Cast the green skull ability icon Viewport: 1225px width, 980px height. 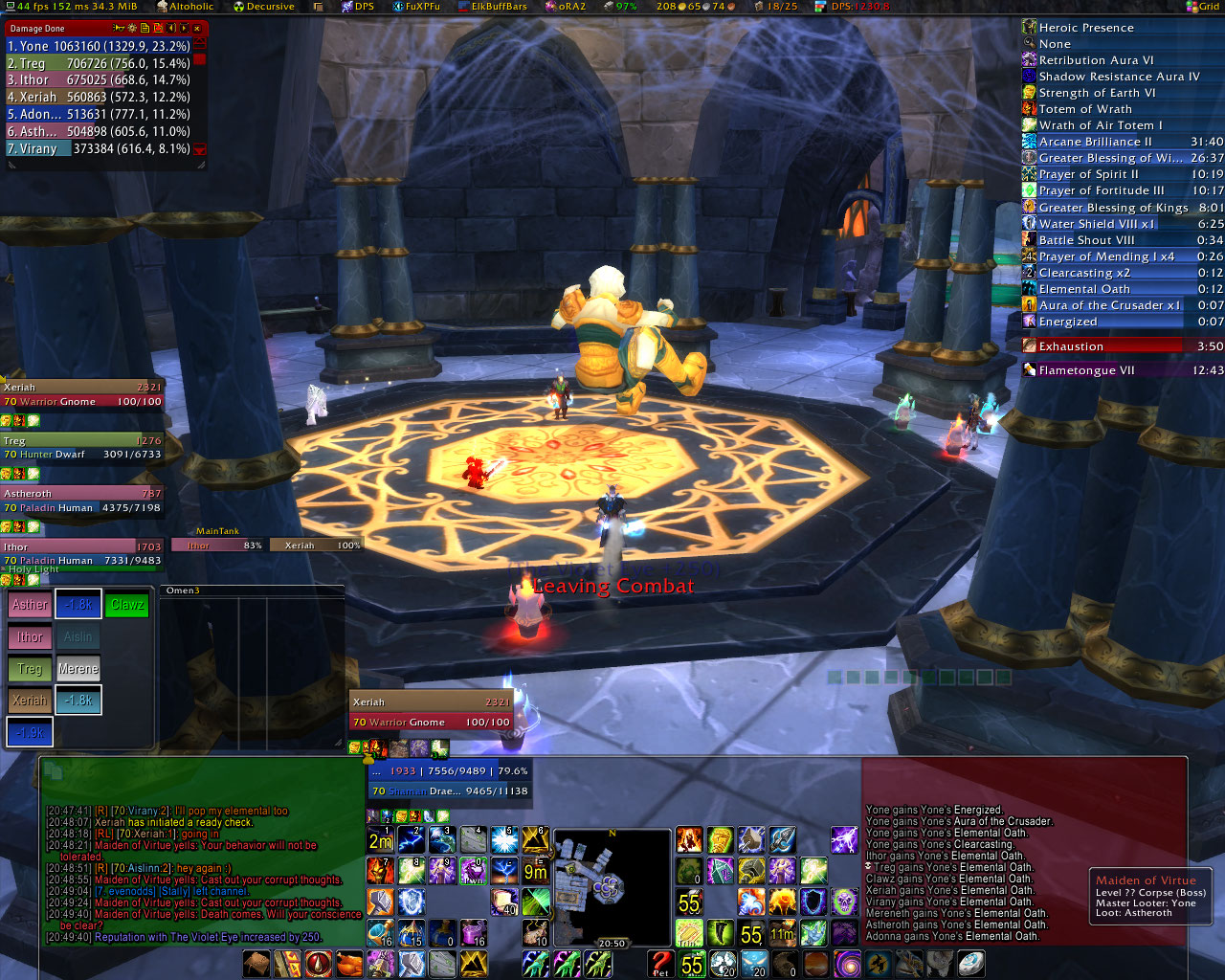point(844,902)
